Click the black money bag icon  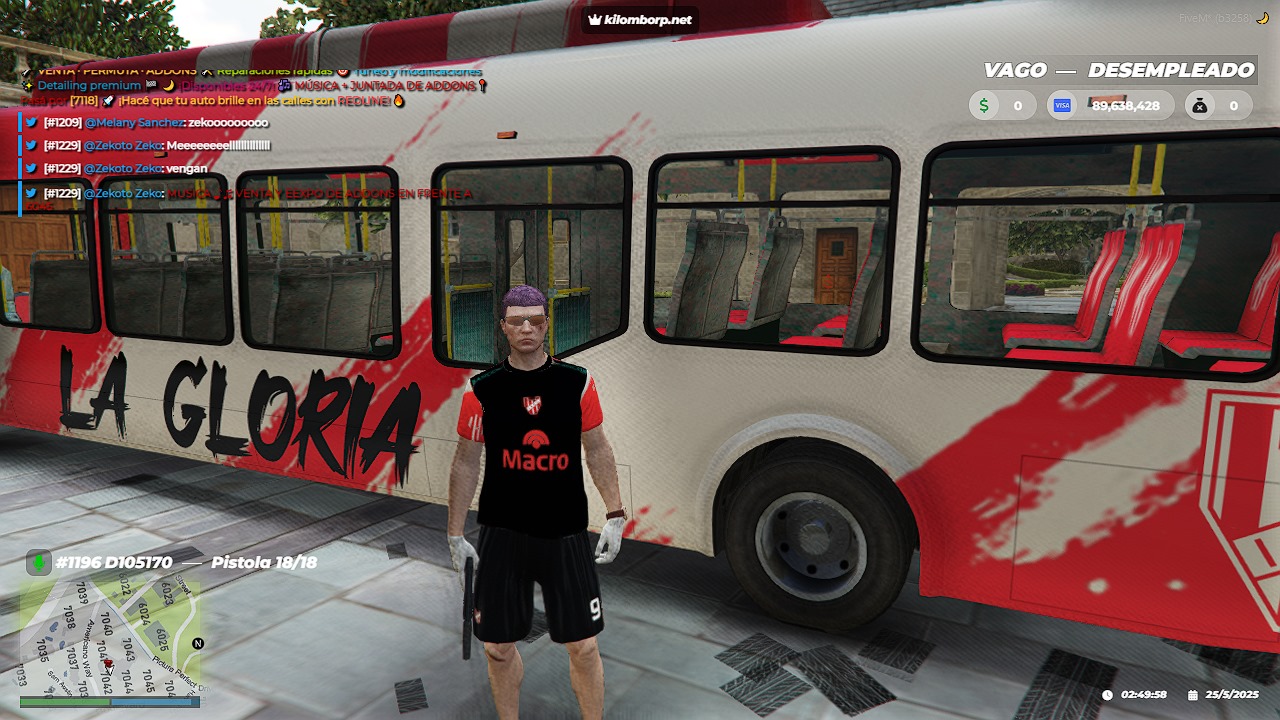[x=1200, y=106]
